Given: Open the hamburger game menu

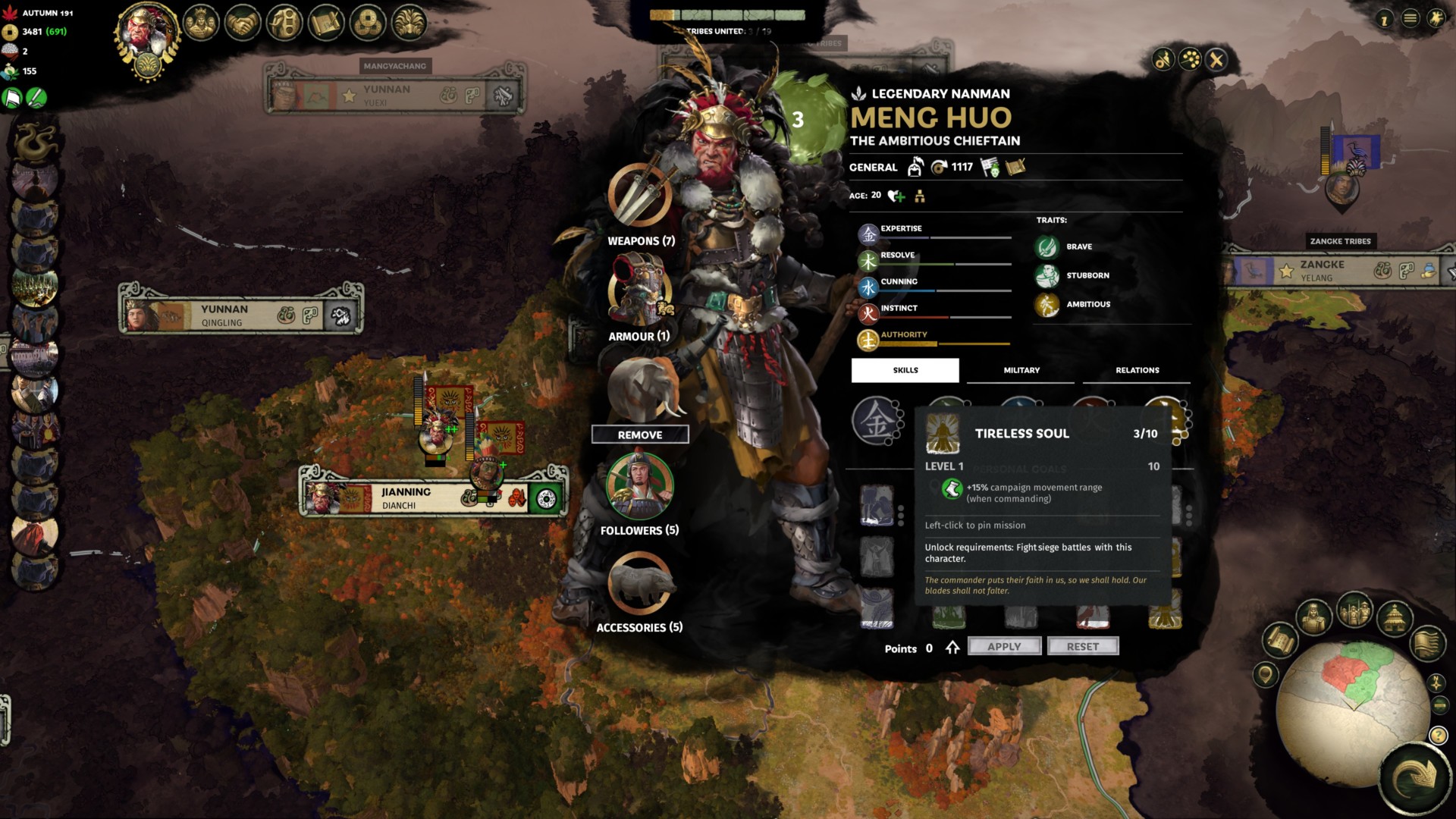Looking at the screenshot, I should [x=1410, y=18].
